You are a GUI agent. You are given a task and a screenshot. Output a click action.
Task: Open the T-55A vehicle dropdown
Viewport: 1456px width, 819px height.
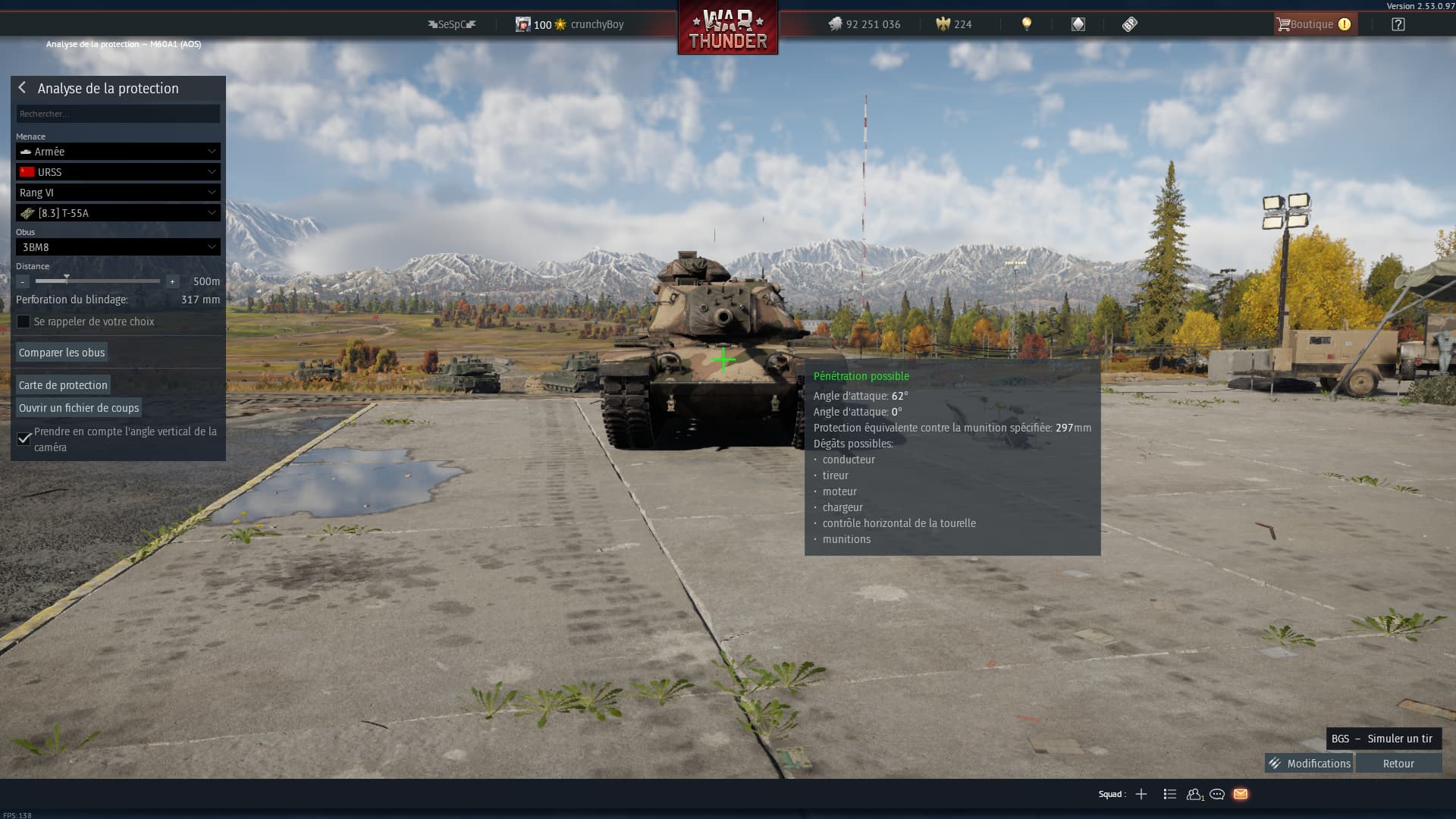118,213
